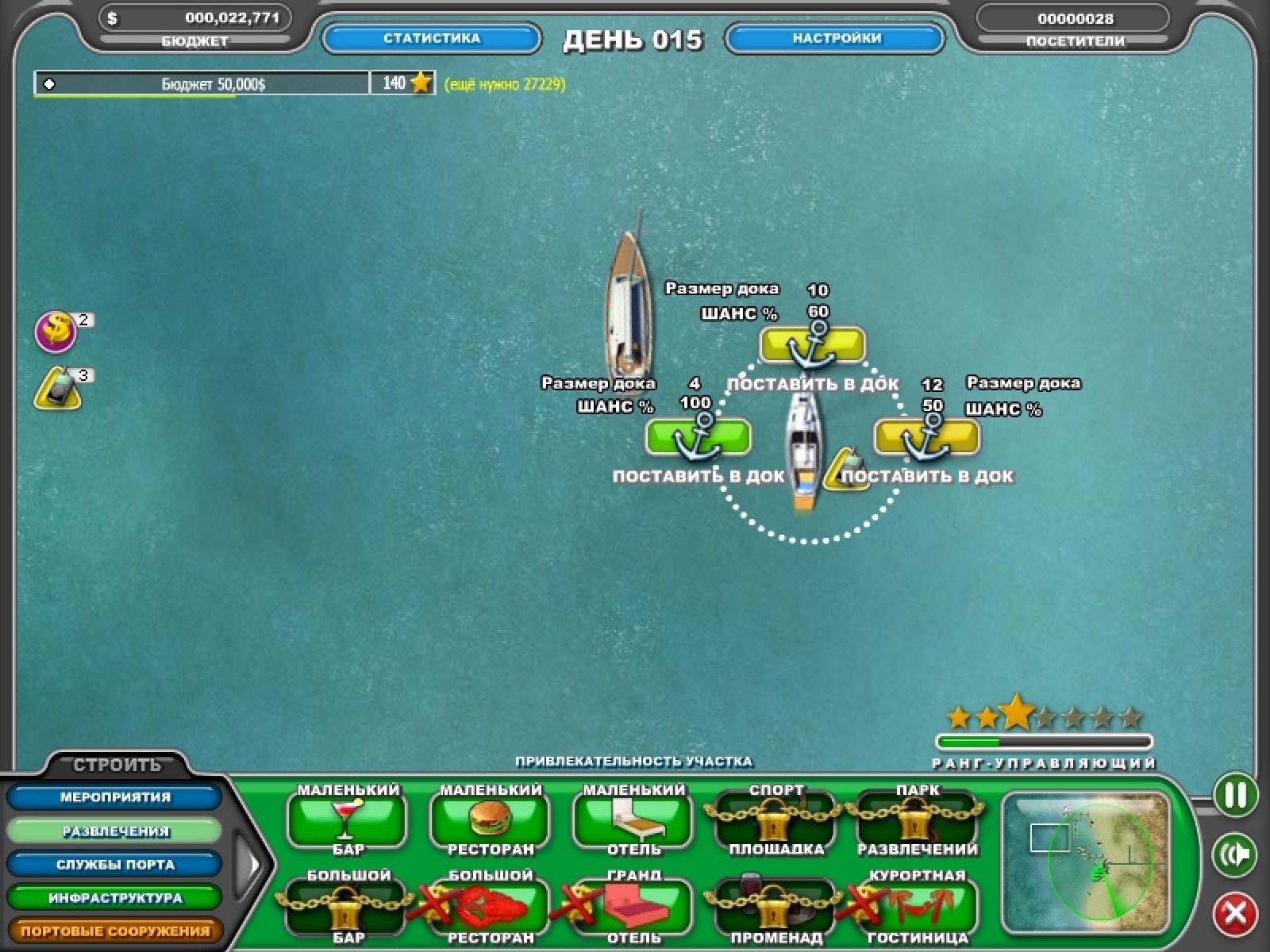Image resolution: width=1270 pixels, height=952 pixels.
Task: Select the Гранд Отель button
Action: pyautogui.click(x=633, y=906)
